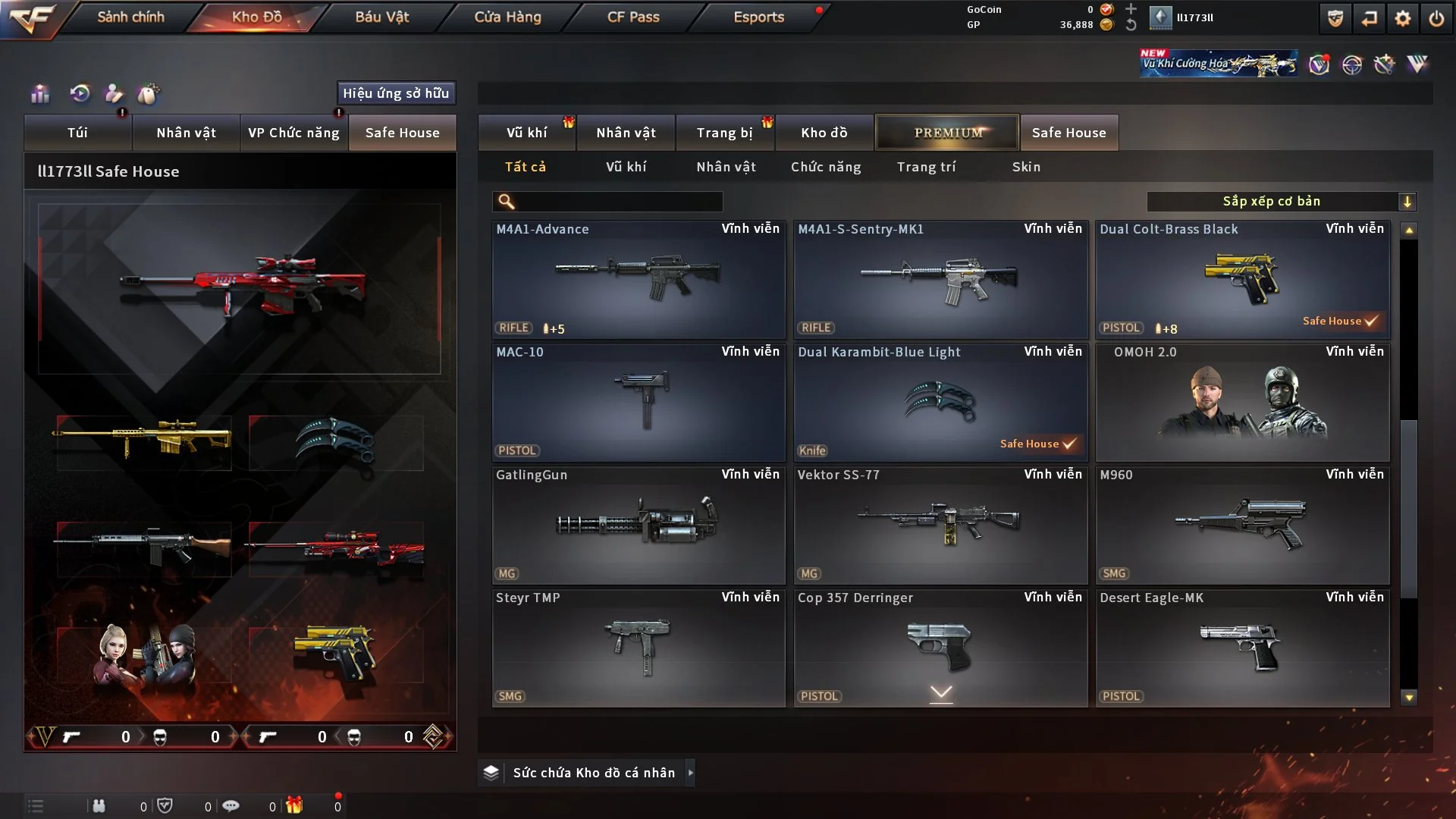Open the Sắp xếp cơ bản sort dropdown
1456x819 pixels.
click(1282, 202)
